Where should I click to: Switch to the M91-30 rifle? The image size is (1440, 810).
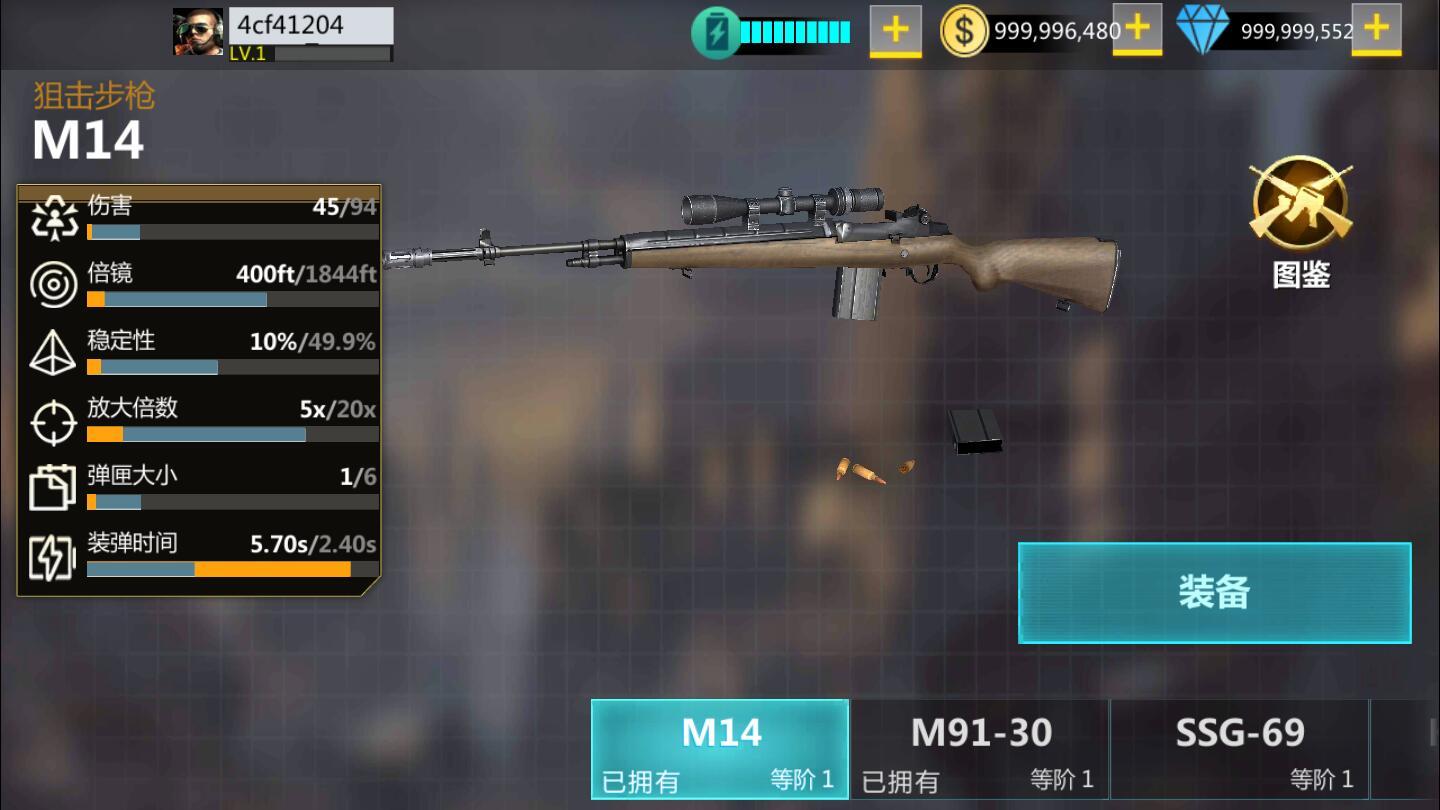click(x=980, y=748)
